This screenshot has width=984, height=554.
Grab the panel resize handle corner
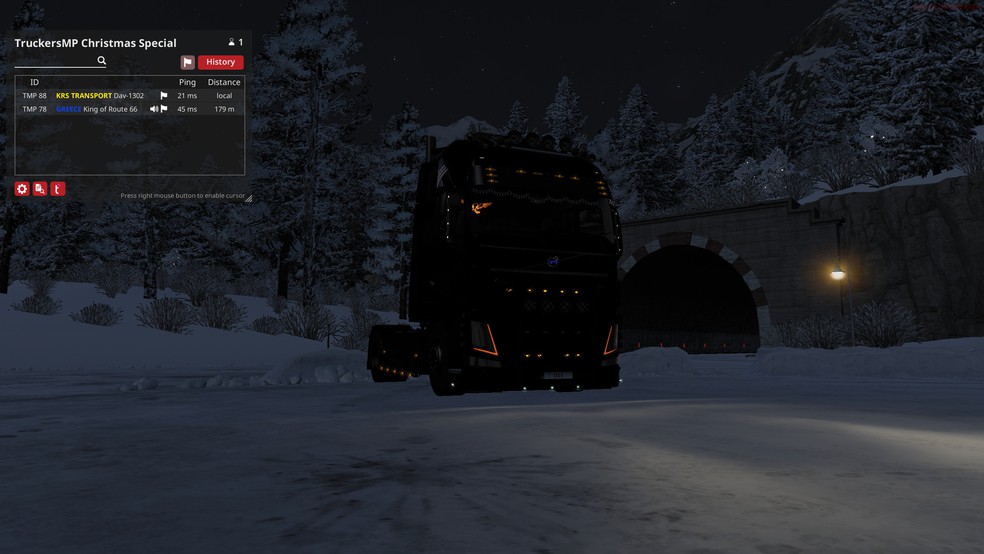249,198
